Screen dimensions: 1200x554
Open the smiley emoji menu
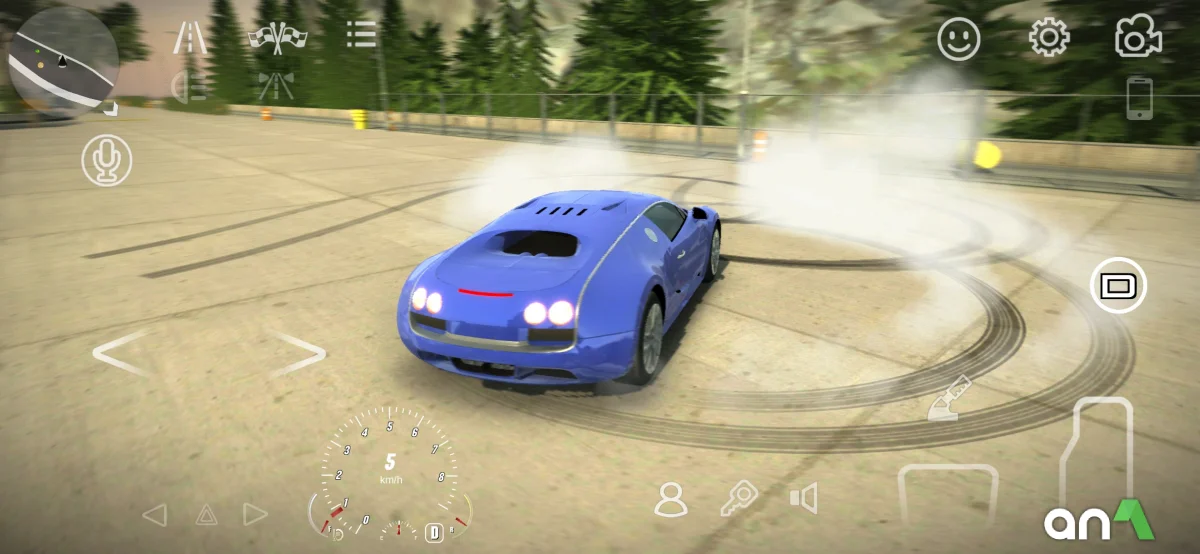958,39
